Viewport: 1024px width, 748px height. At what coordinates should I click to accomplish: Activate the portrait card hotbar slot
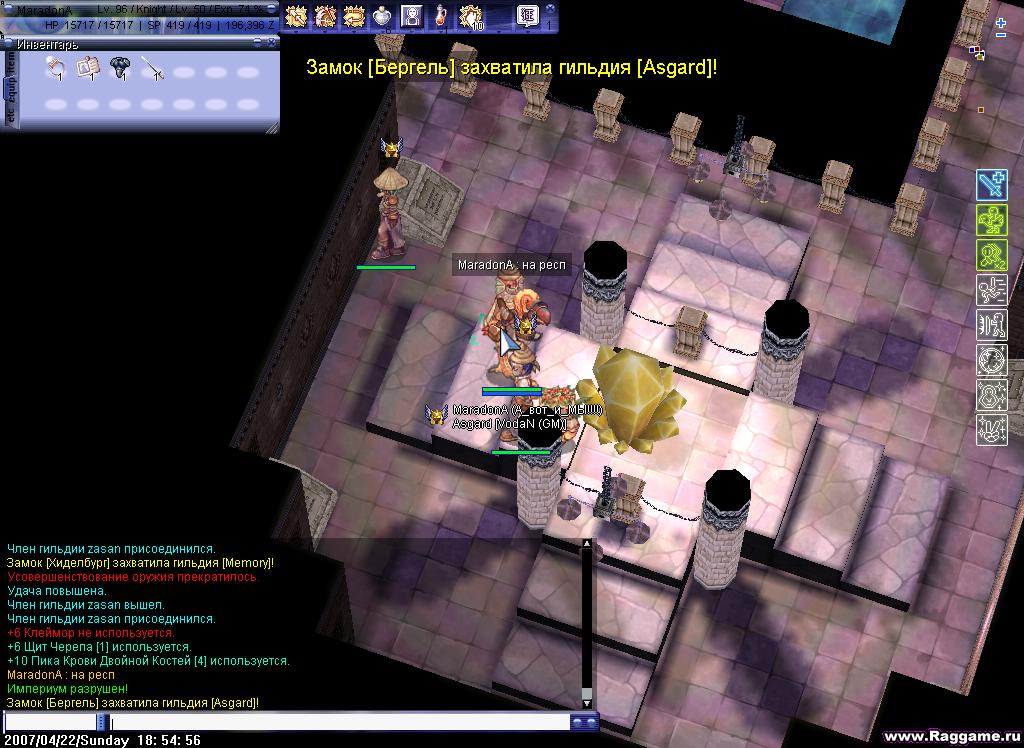411,16
